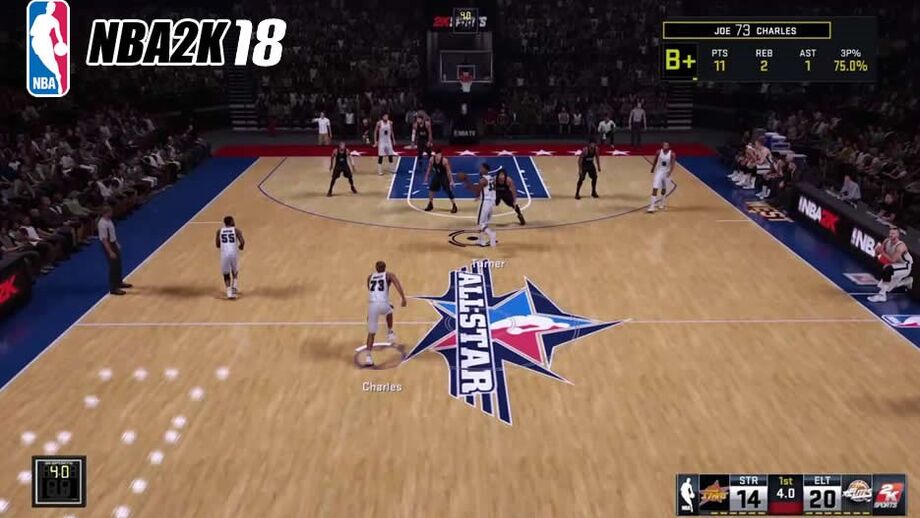Viewport: 920px width, 518px height.
Task: Open the Joe Charles player stats panel
Action: coord(767,49)
